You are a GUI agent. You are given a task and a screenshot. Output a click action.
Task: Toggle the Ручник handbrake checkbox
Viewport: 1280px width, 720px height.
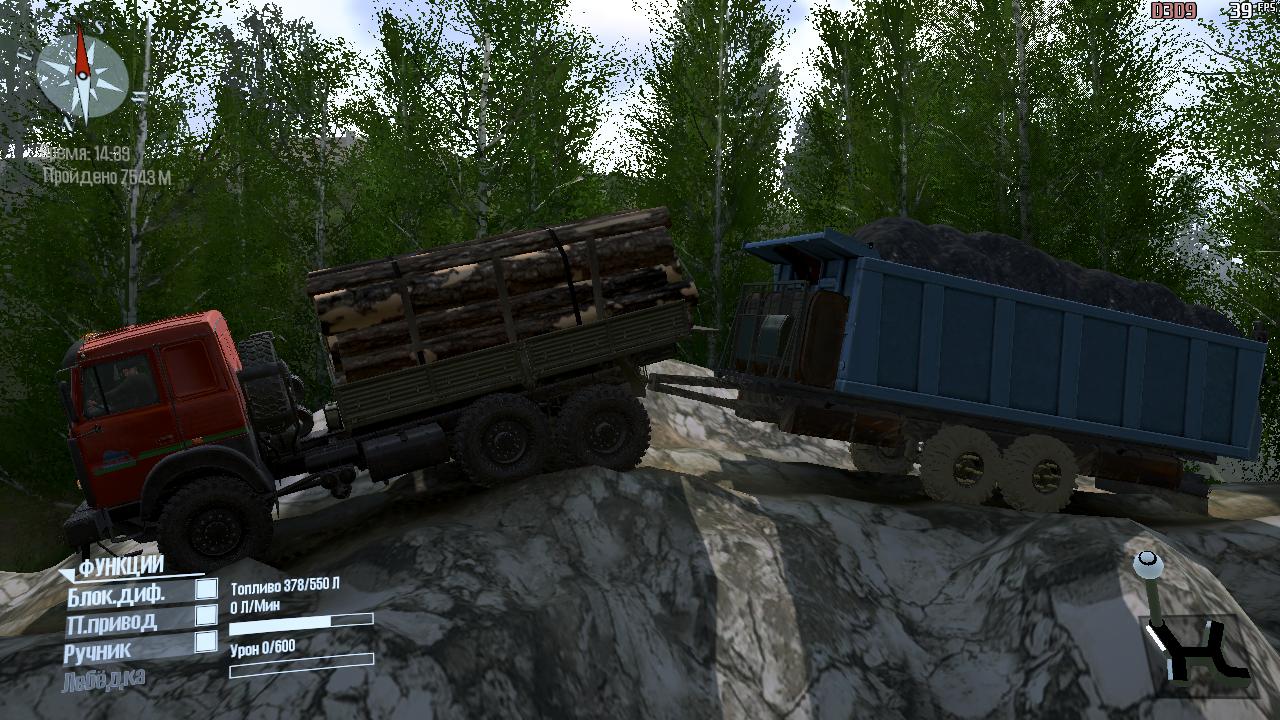click(206, 641)
